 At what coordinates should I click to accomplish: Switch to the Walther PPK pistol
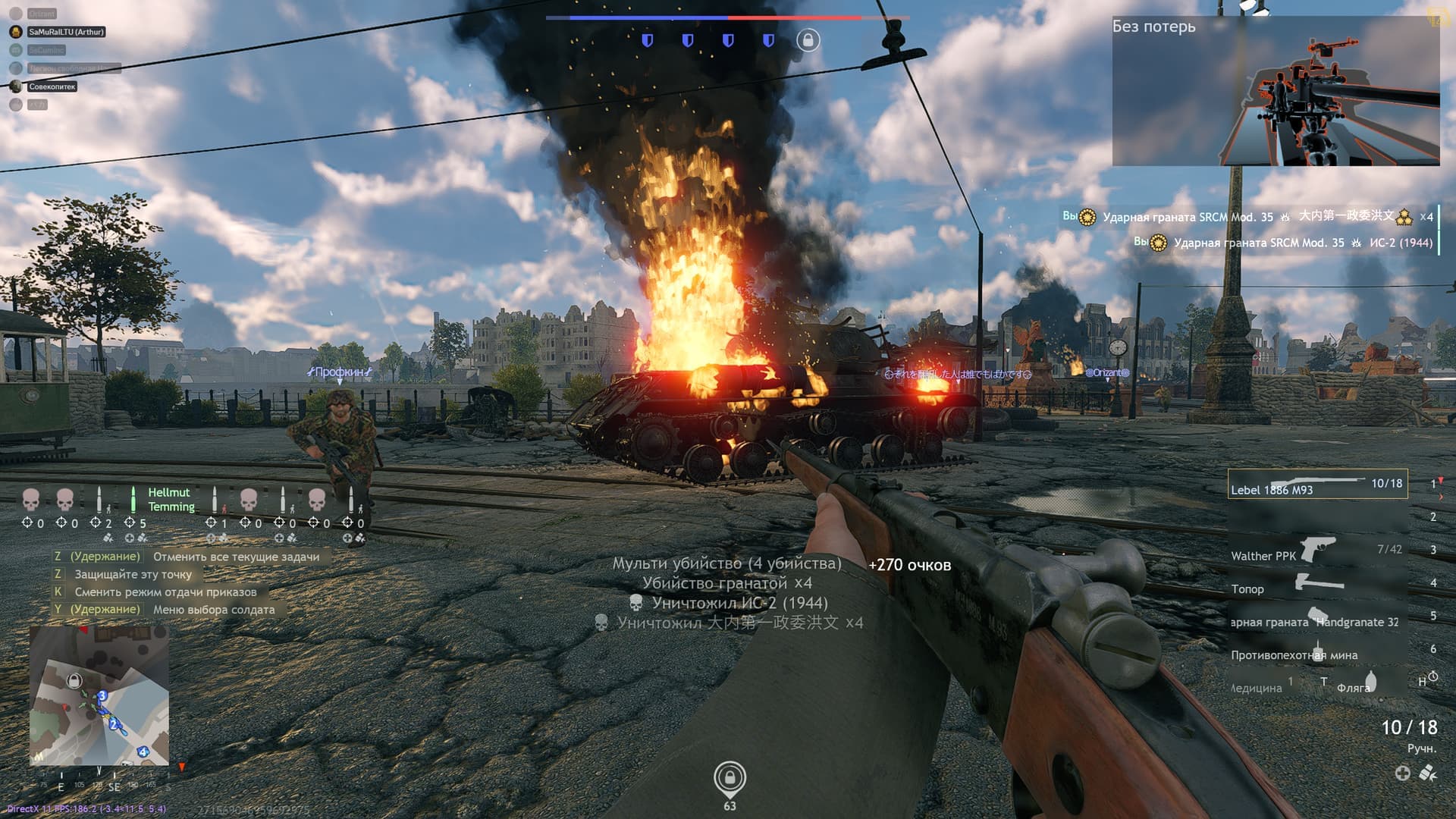[1317, 551]
